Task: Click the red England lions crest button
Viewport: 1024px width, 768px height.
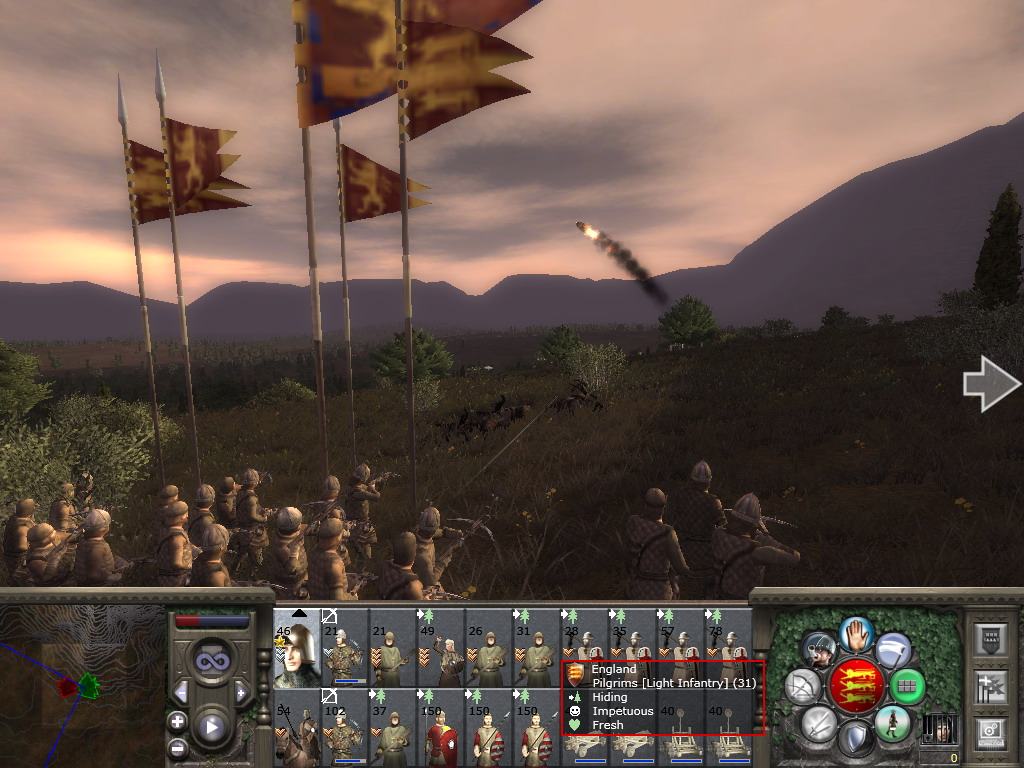Action: [x=855, y=686]
